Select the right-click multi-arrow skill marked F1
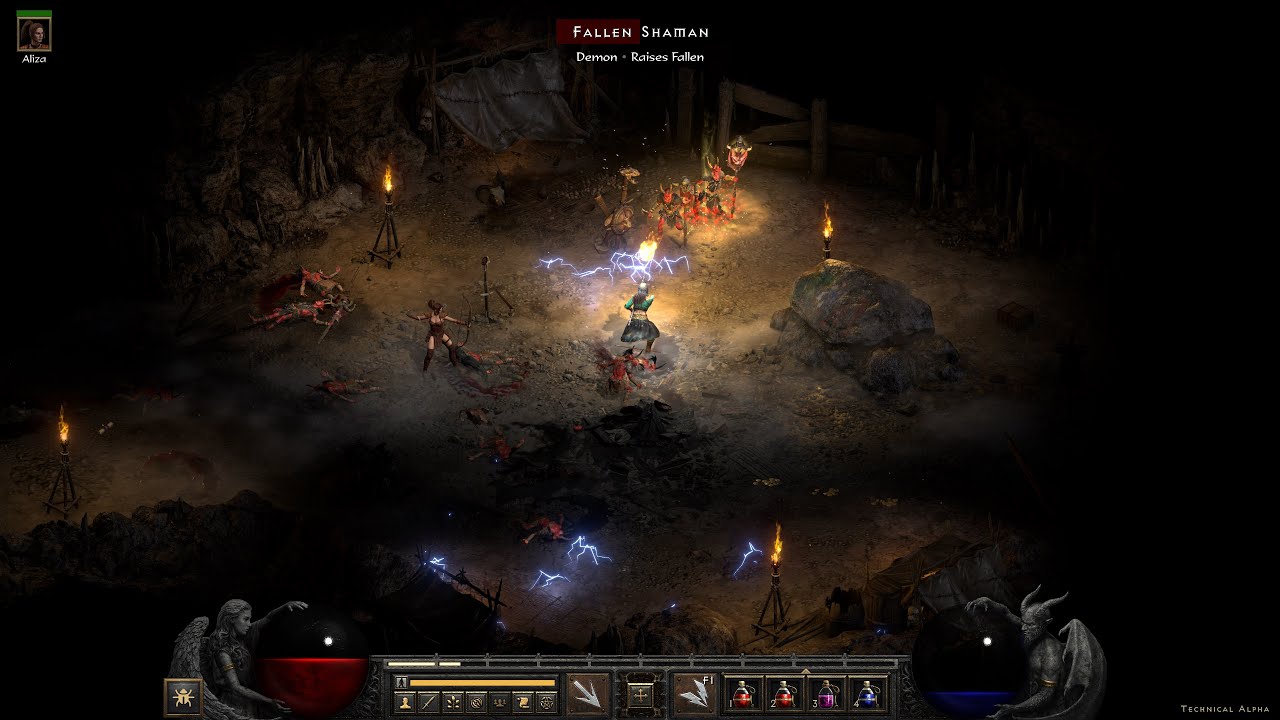1280x720 pixels. [x=692, y=693]
